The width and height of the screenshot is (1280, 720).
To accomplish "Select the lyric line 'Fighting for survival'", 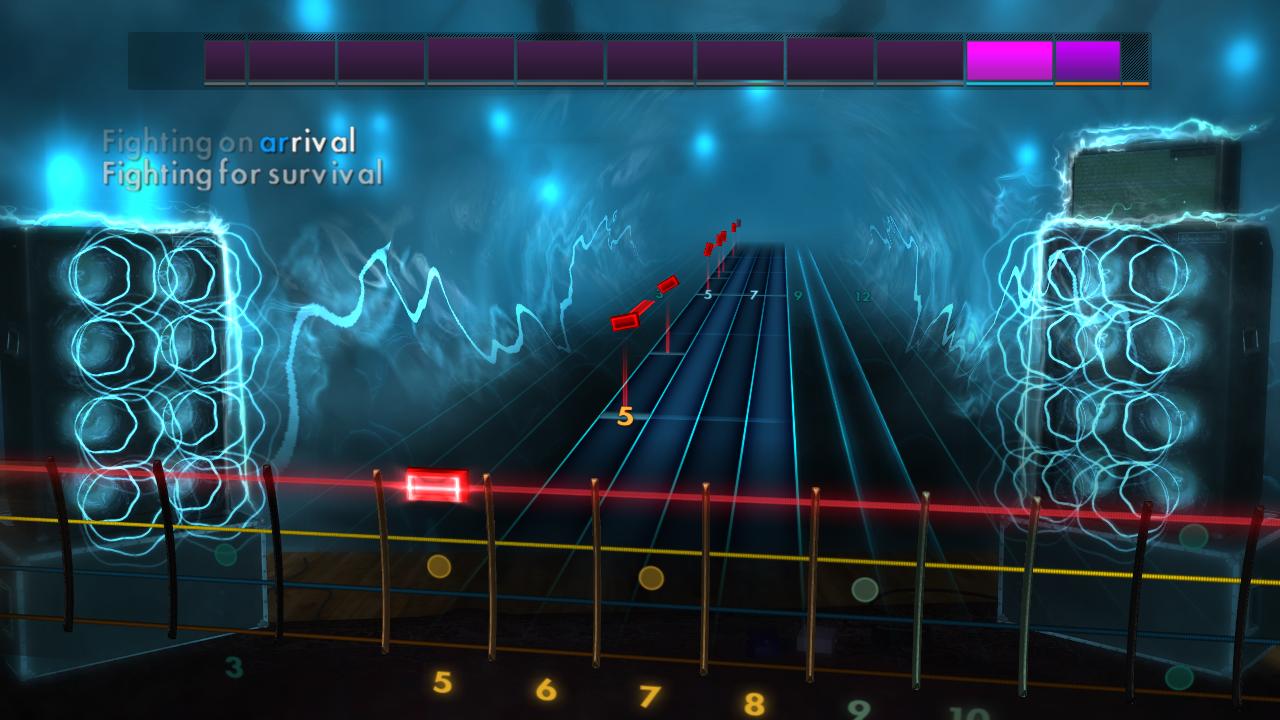I will click(x=243, y=174).
